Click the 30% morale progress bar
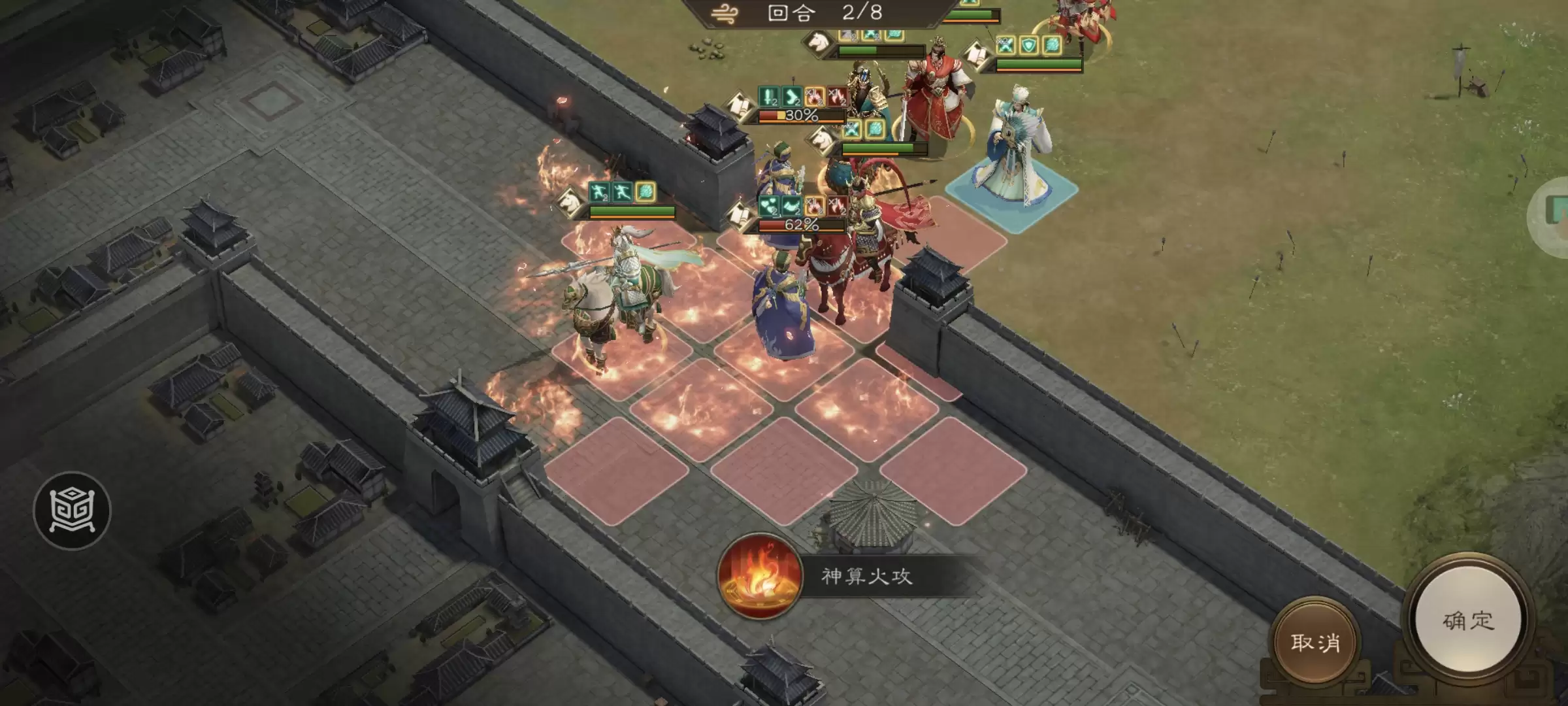1568x706 pixels. [802, 115]
